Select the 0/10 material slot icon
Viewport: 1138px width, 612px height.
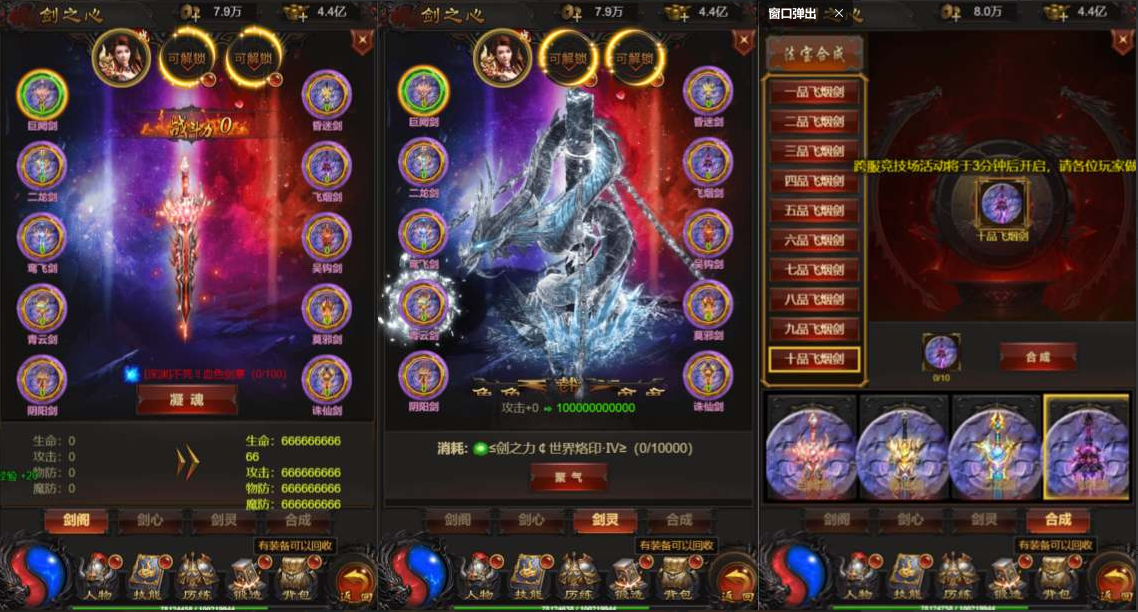940,352
